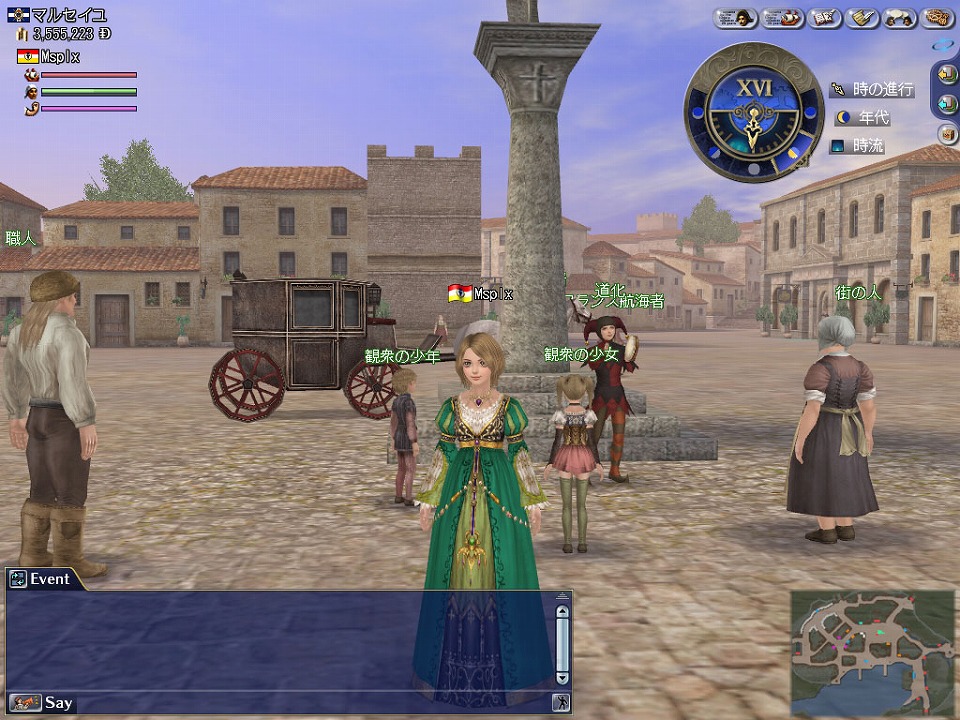Viewport: 960px width, 720px height.
Task: Open the treasure chest side button
Action: (948, 133)
